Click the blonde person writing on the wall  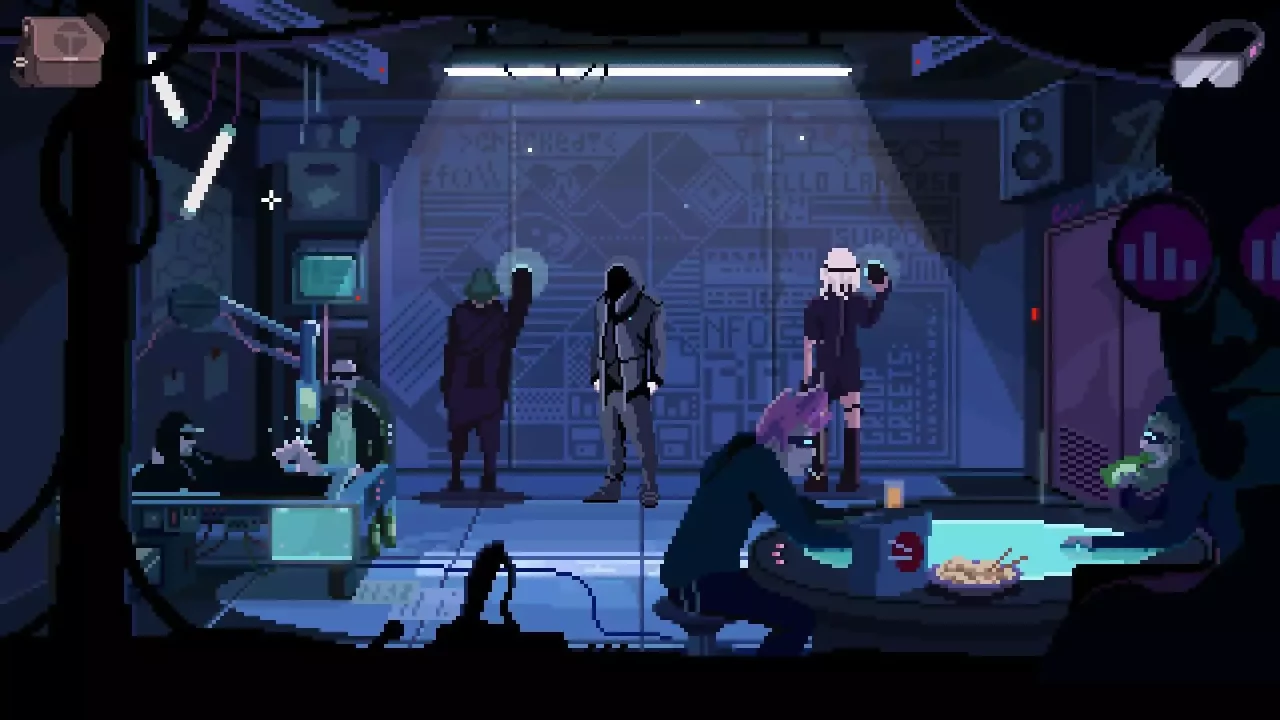[x=840, y=350]
